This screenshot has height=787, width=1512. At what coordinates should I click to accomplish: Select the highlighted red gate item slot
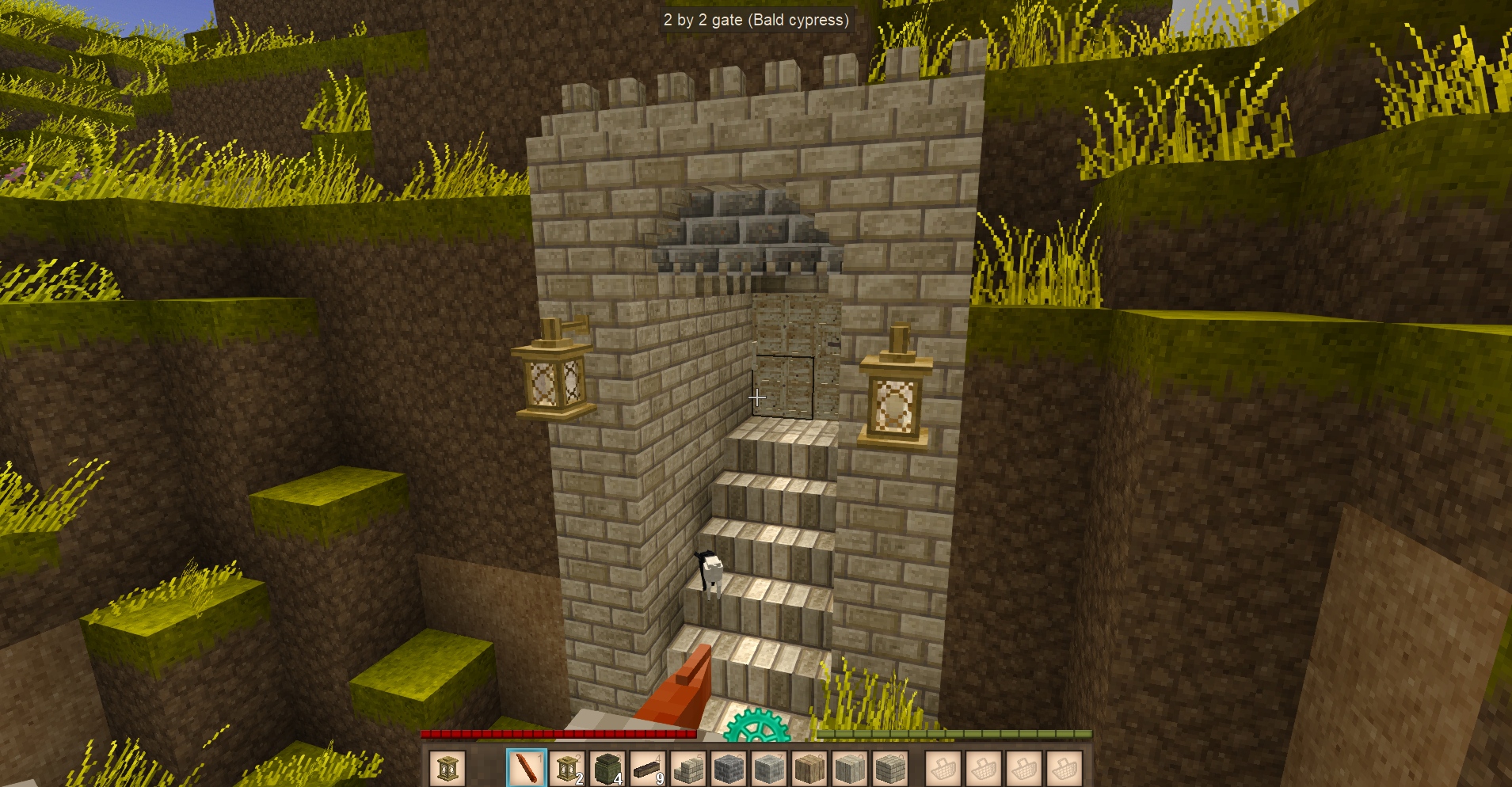click(527, 768)
